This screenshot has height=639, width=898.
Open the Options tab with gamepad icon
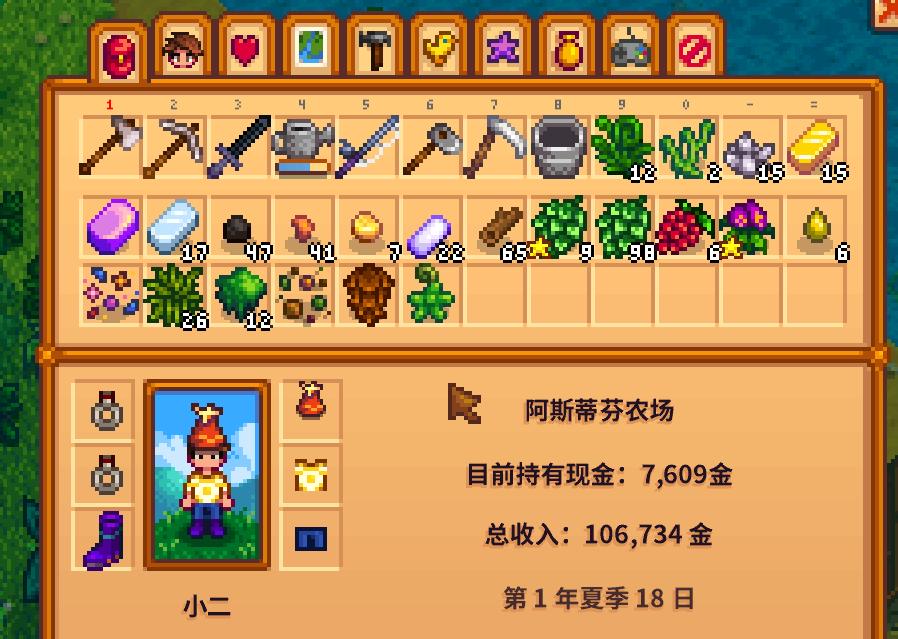630,48
